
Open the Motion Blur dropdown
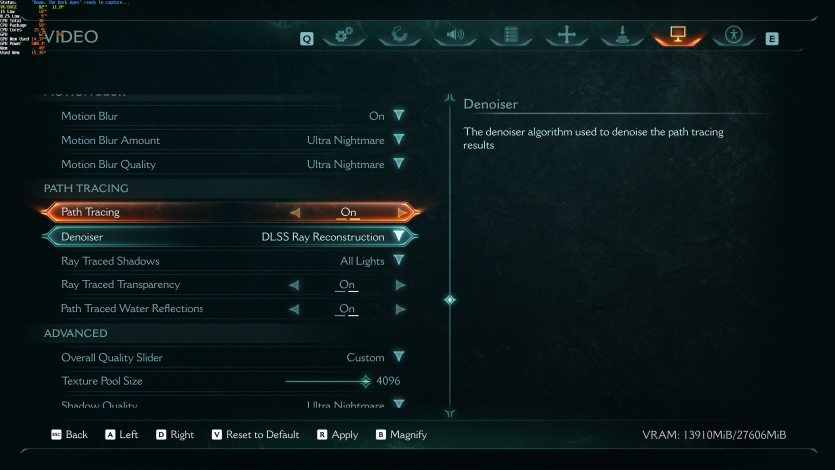point(398,116)
